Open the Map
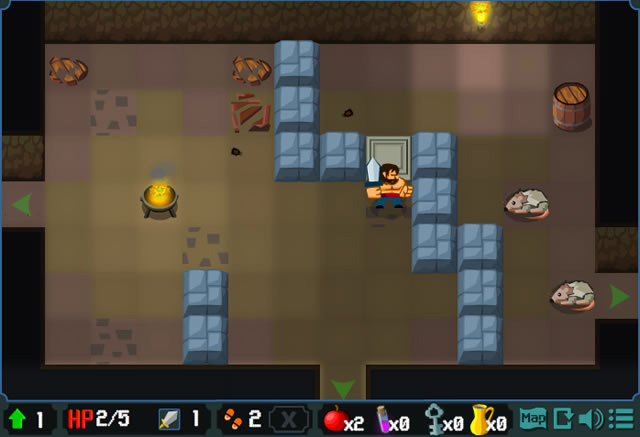640x437 pixels. click(x=533, y=418)
